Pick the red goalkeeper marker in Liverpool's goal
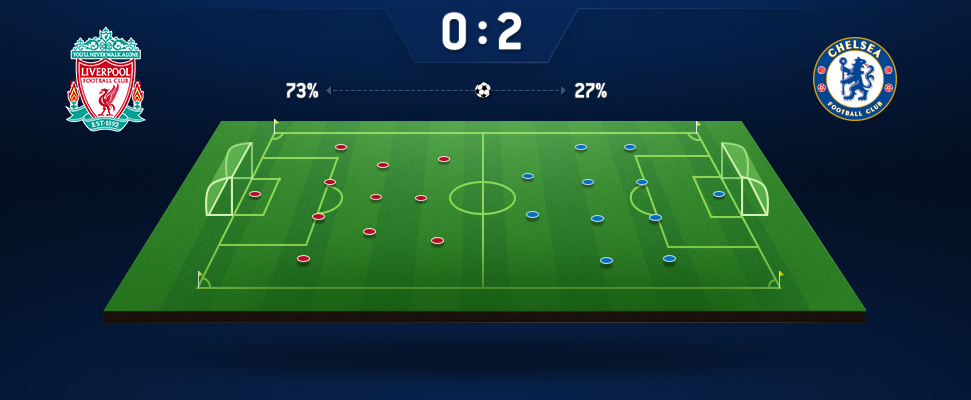The width and height of the screenshot is (971, 400). [x=255, y=194]
